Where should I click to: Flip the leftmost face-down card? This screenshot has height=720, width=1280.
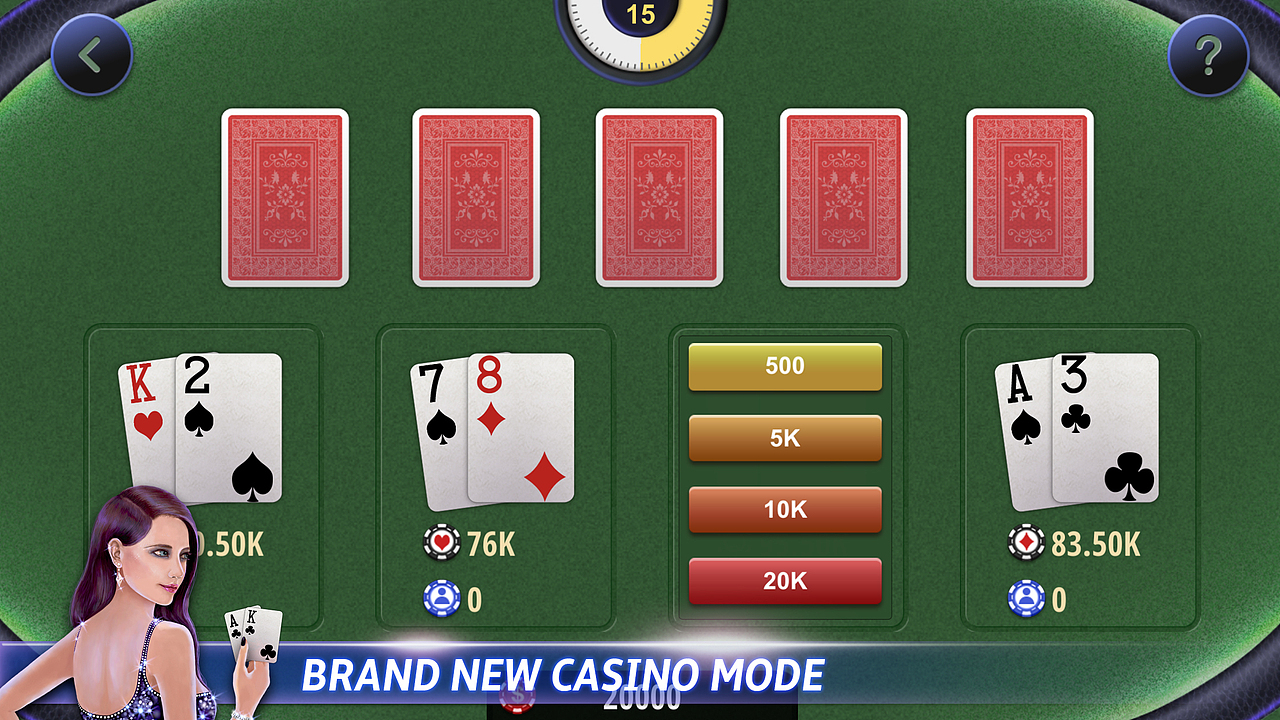[285, 198]
